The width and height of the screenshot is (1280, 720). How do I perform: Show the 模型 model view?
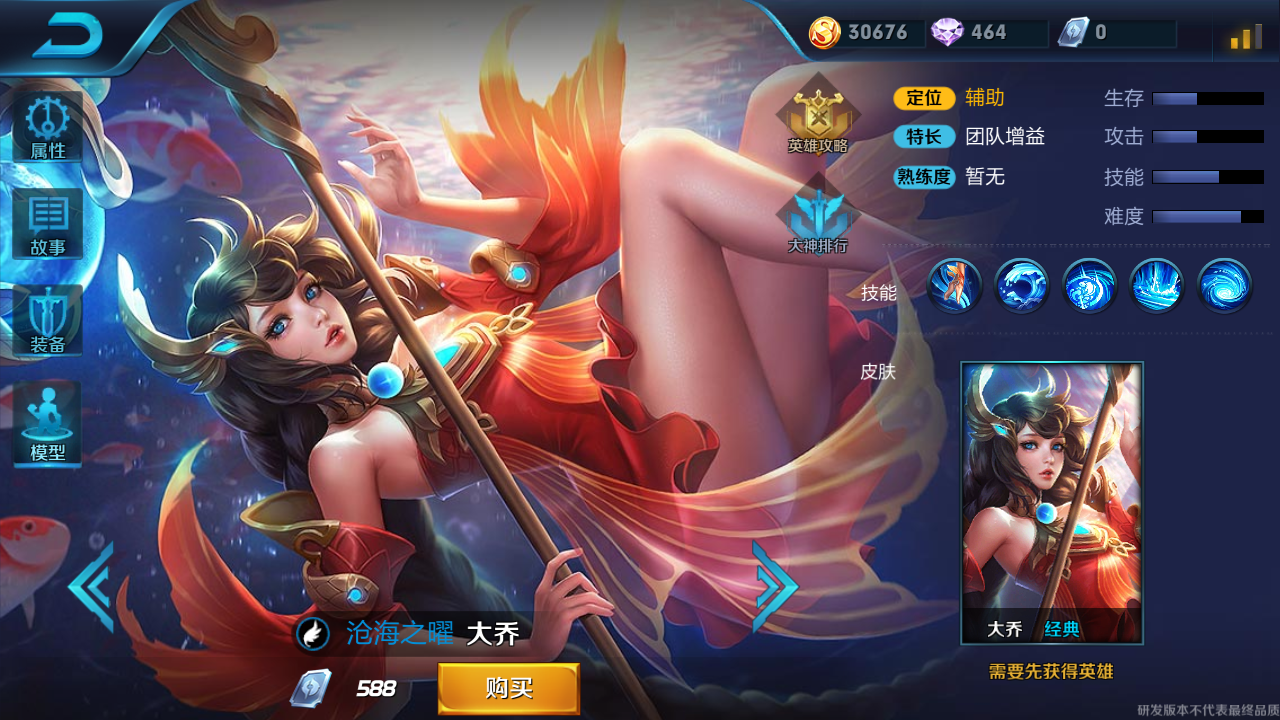coord(47,422)
